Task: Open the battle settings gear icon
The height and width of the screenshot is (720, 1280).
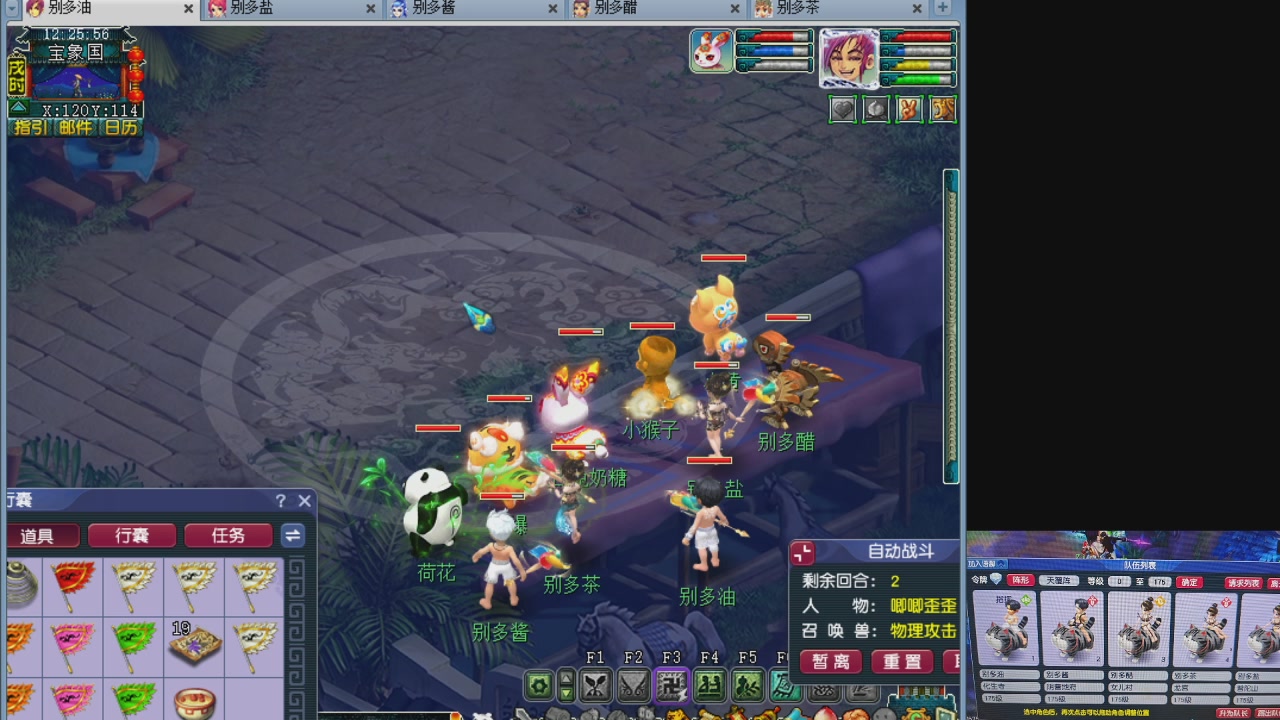Action: [x=539, y=684]
